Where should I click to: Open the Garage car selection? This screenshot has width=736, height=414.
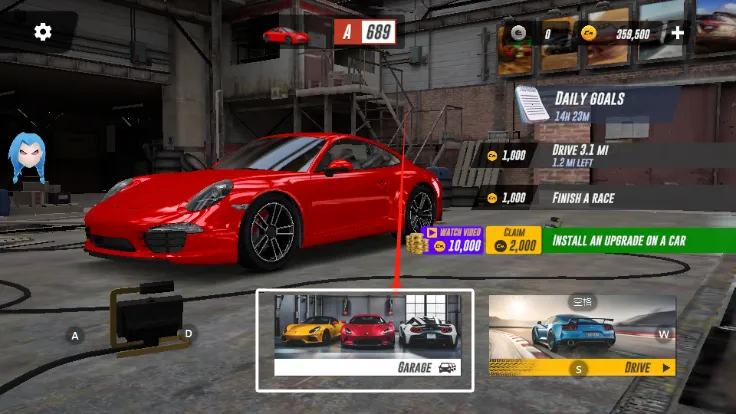[x=365, y=340]
